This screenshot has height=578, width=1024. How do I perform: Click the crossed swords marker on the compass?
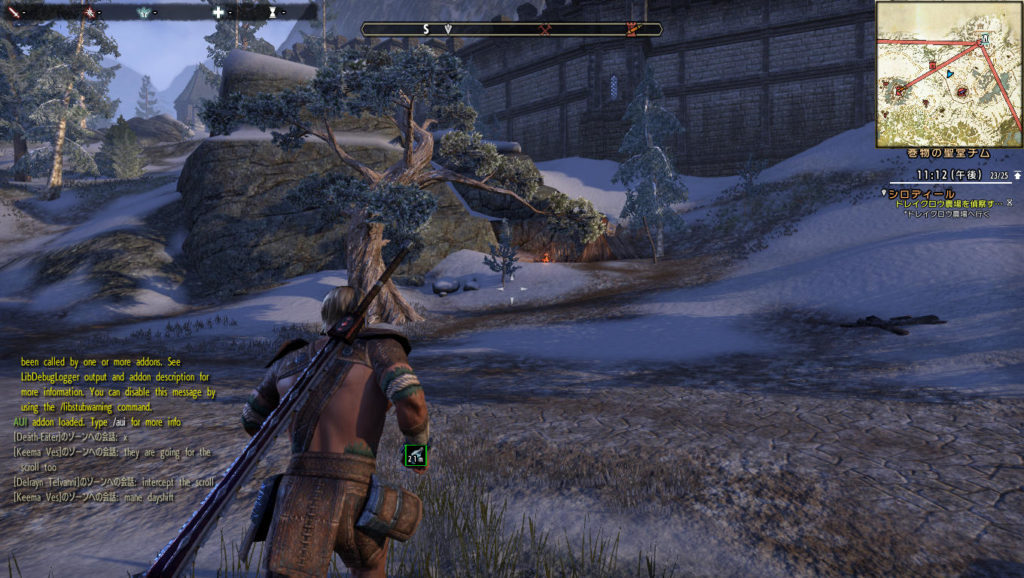pyautogui.click(x=546, y=29)
